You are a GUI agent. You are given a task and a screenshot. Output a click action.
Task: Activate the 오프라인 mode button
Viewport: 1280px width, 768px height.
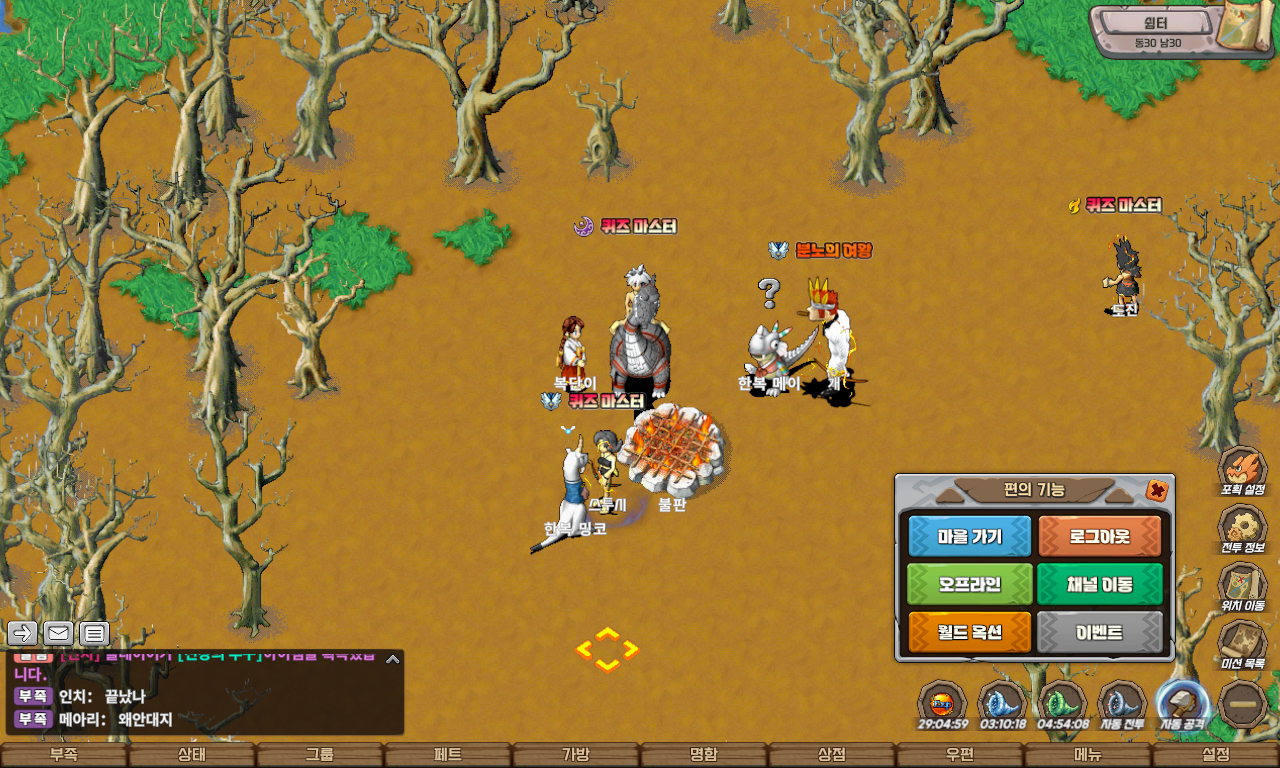969,585
